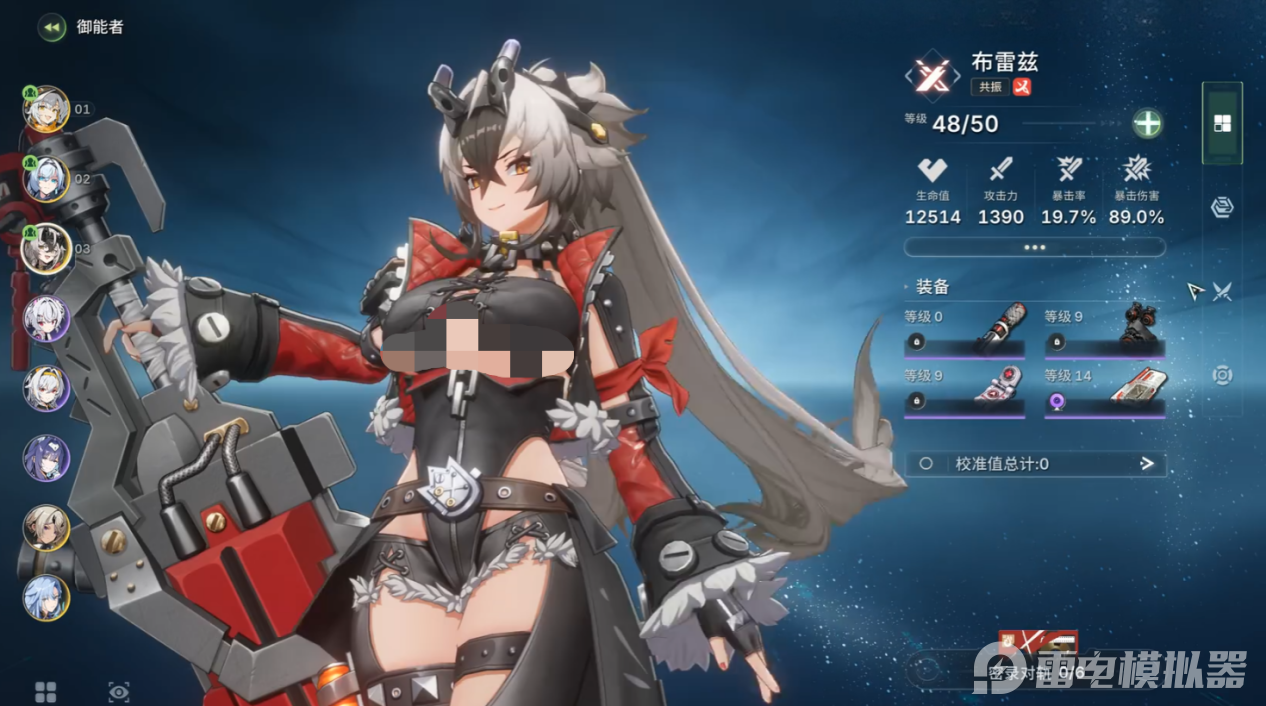Toggle the eye view icon
The image size is (1266, 706).
(x=119, y=692)
